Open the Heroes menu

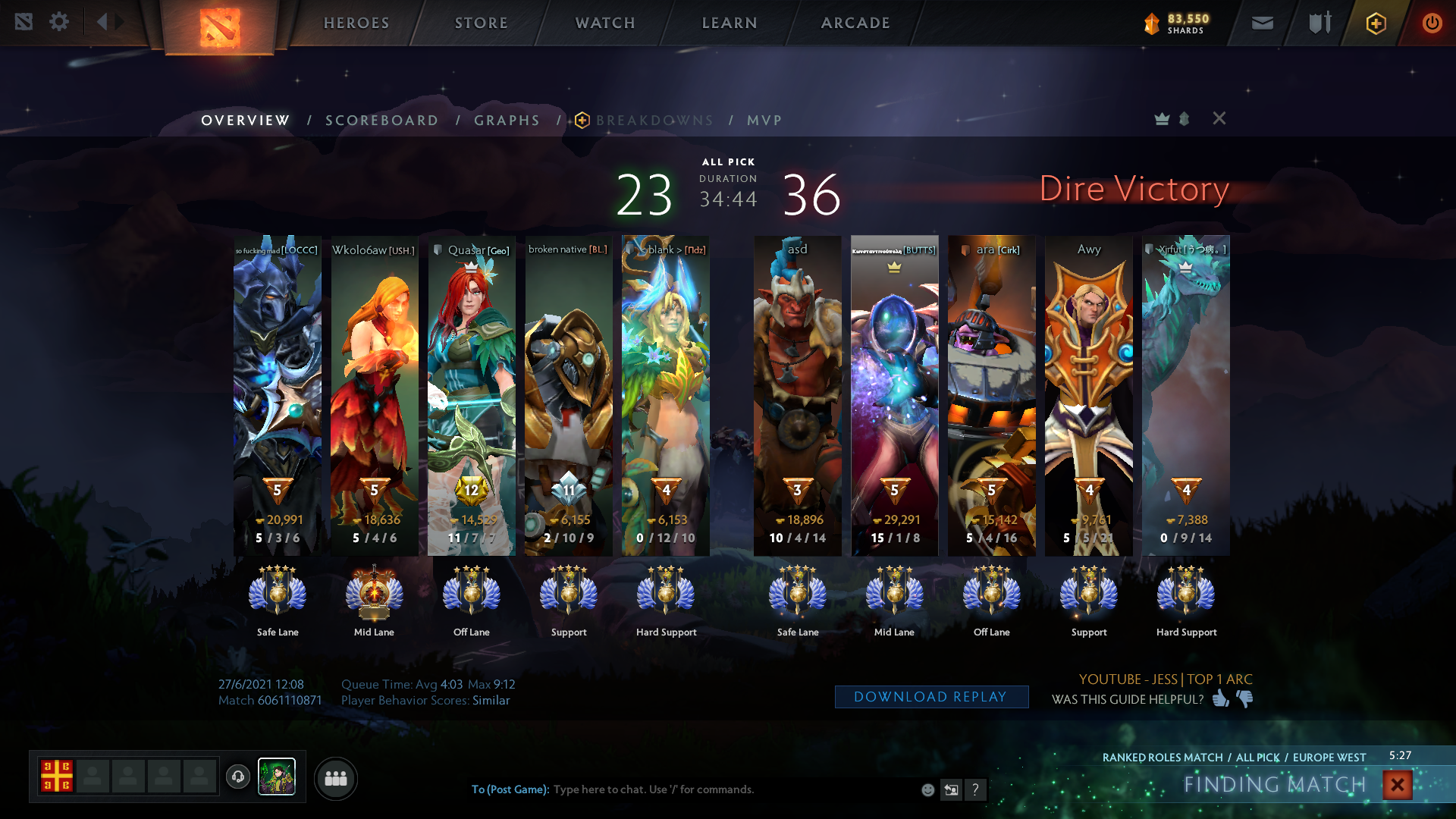356,23
